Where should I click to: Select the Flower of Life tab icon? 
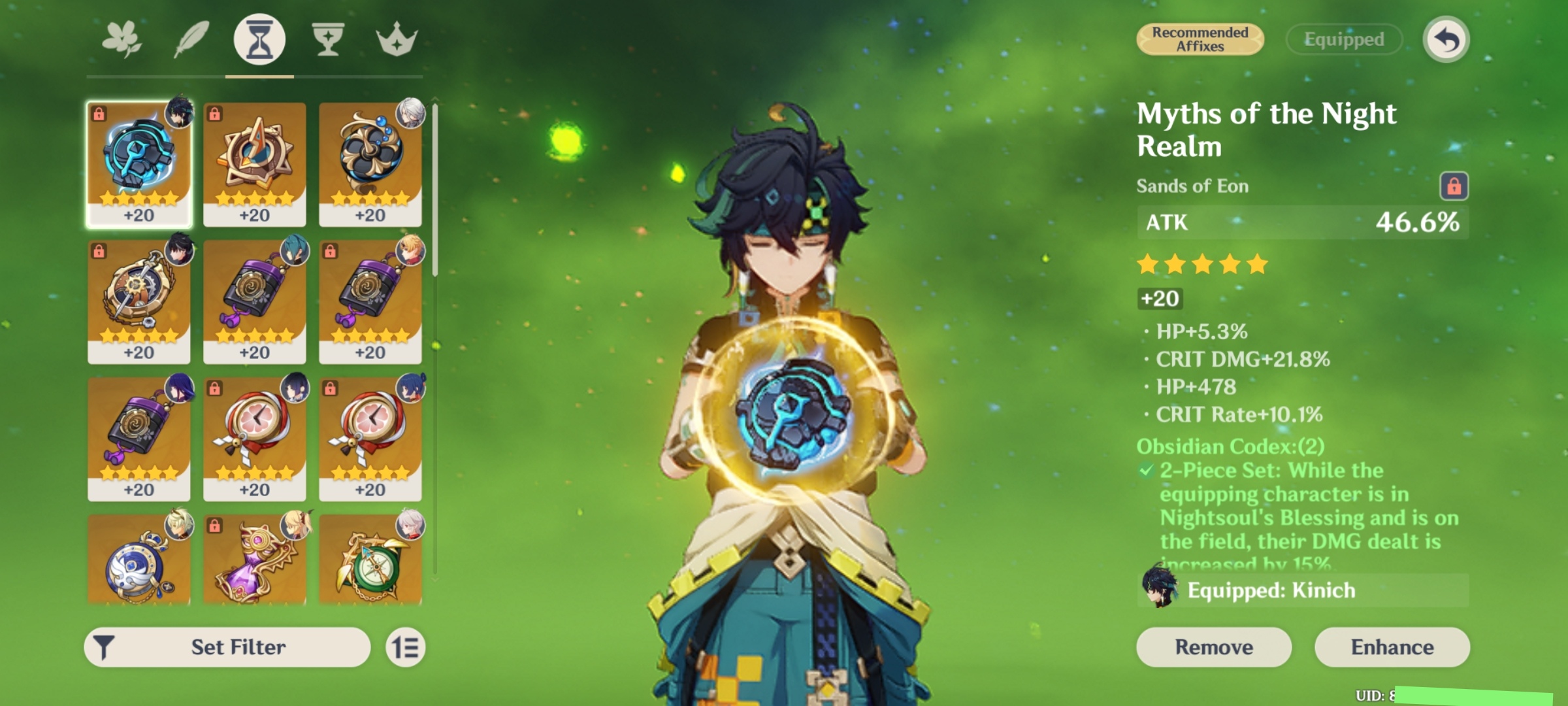pyautogui.click(x=121, y=39)
